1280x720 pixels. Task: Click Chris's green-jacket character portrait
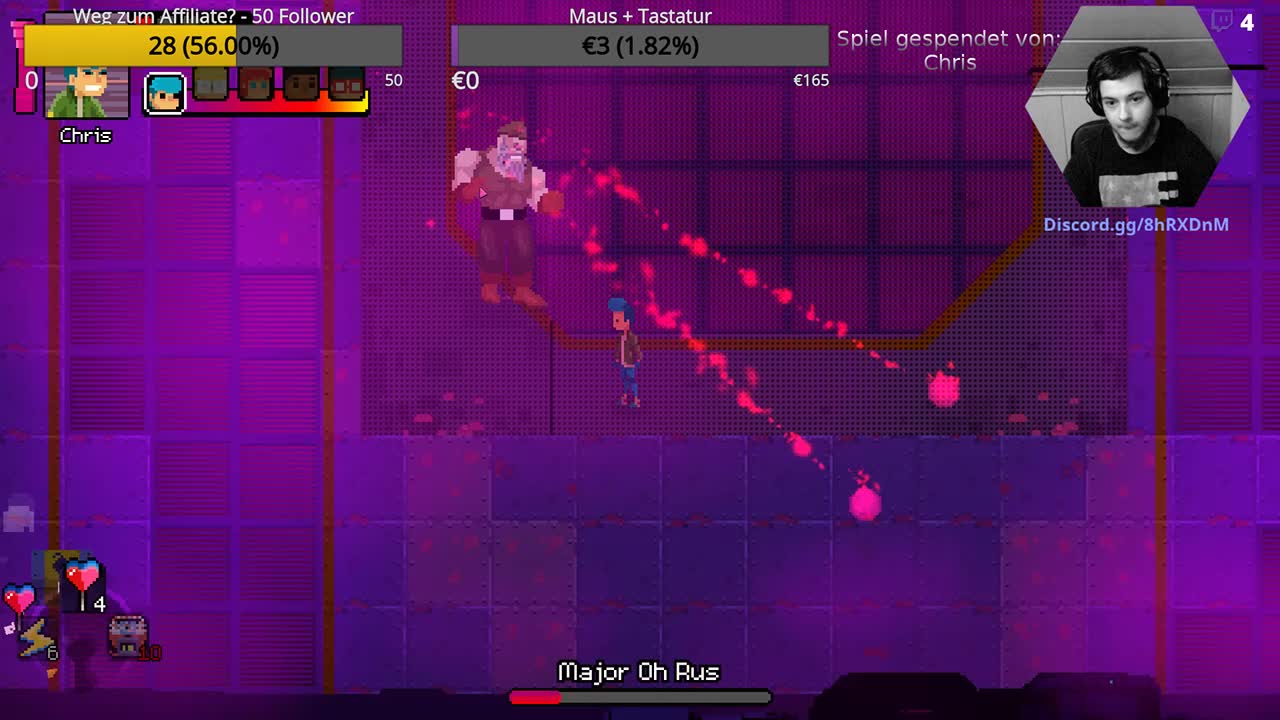tap(87, 92)
